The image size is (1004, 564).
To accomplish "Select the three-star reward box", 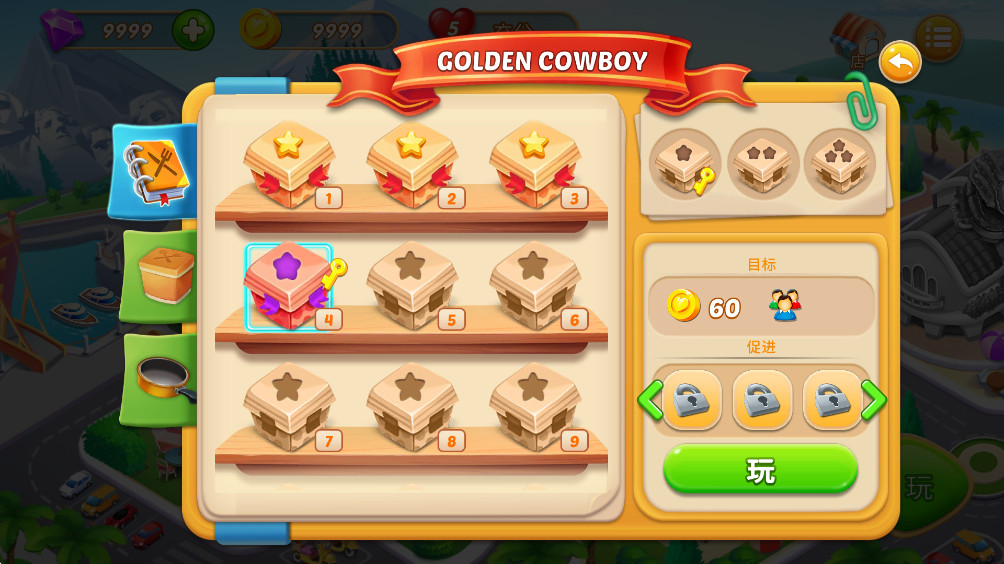I will click(x=839, y=164).
